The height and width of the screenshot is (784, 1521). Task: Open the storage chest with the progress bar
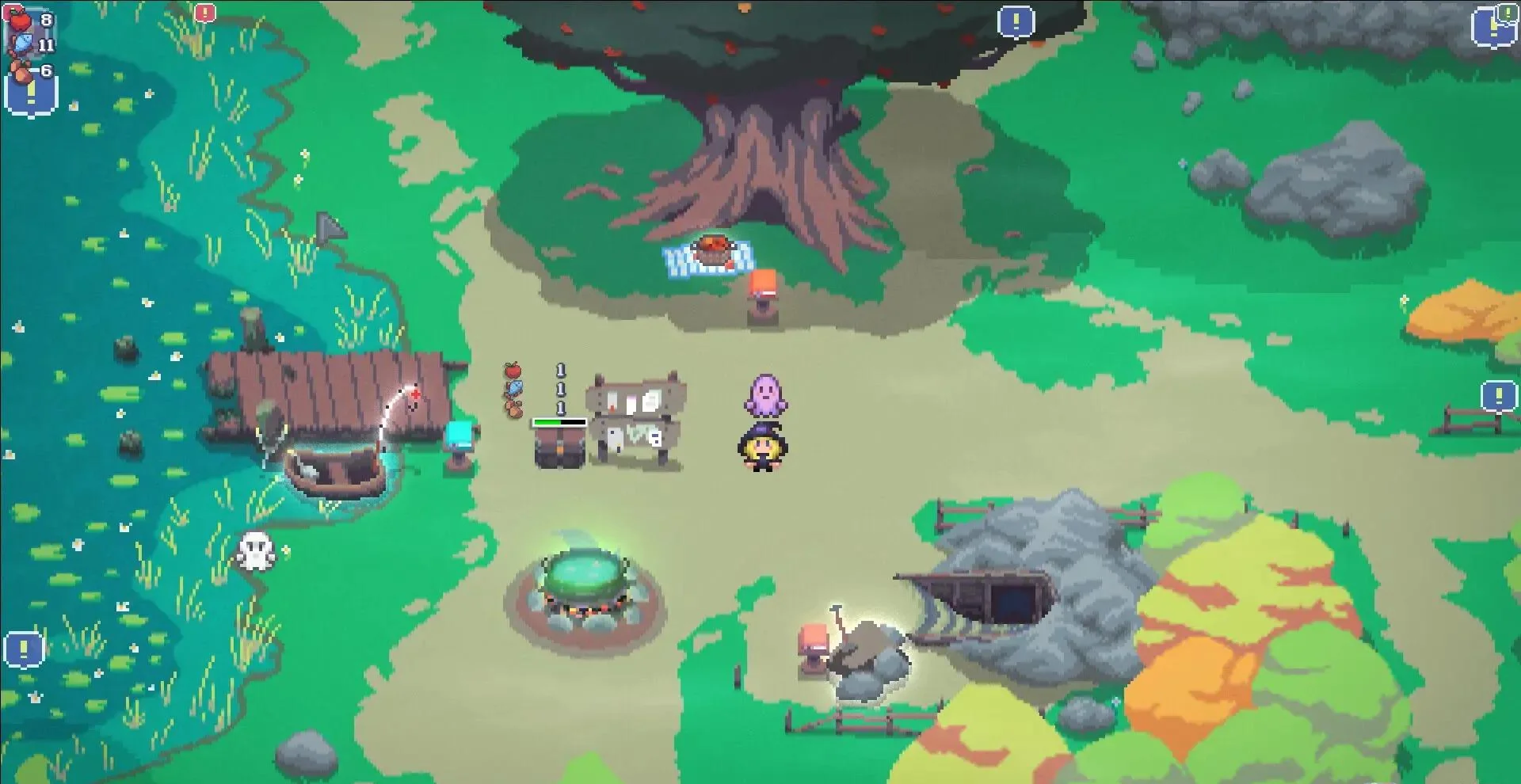click(558, 451)
